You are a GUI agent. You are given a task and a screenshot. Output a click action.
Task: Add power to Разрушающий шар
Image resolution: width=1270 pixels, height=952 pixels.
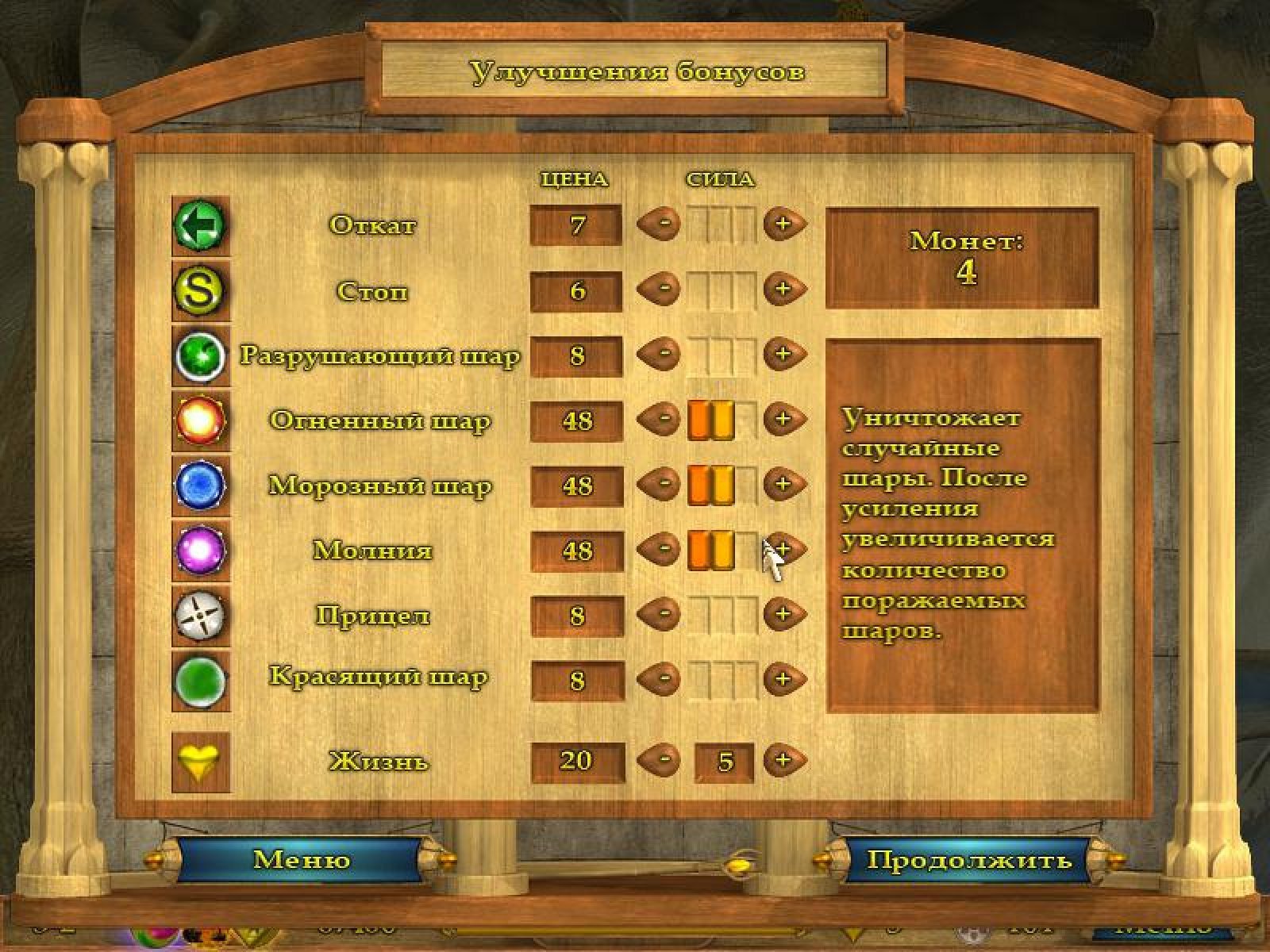pos(783,355)
